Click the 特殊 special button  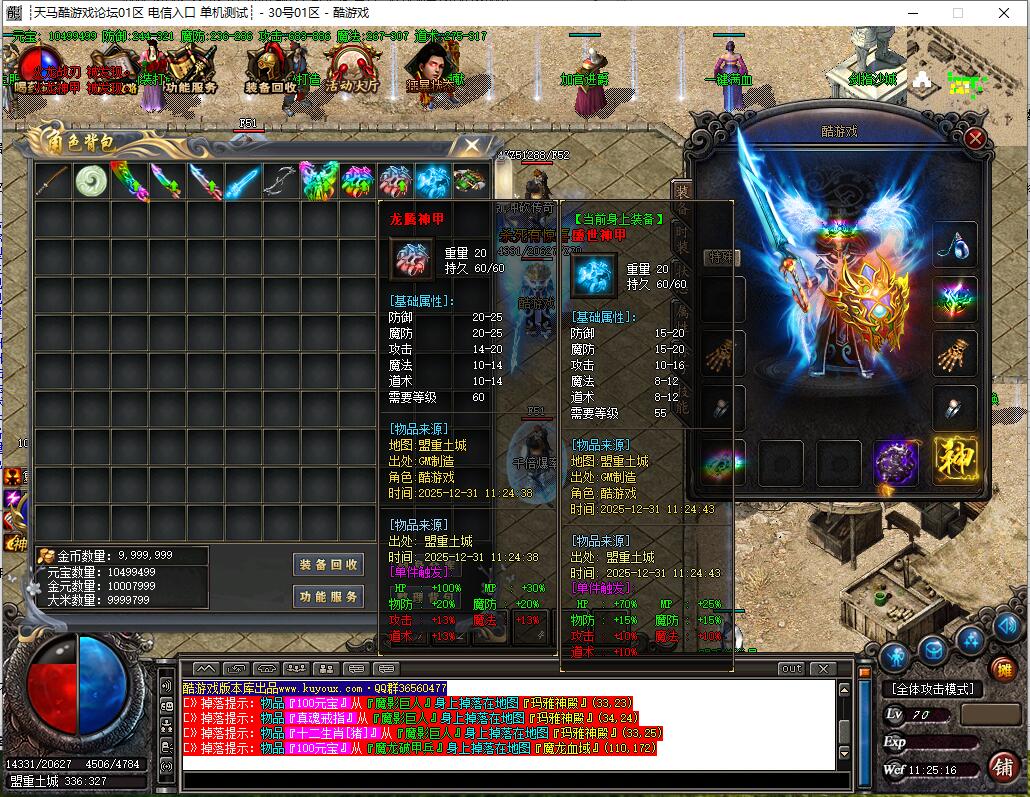[719, 257]
